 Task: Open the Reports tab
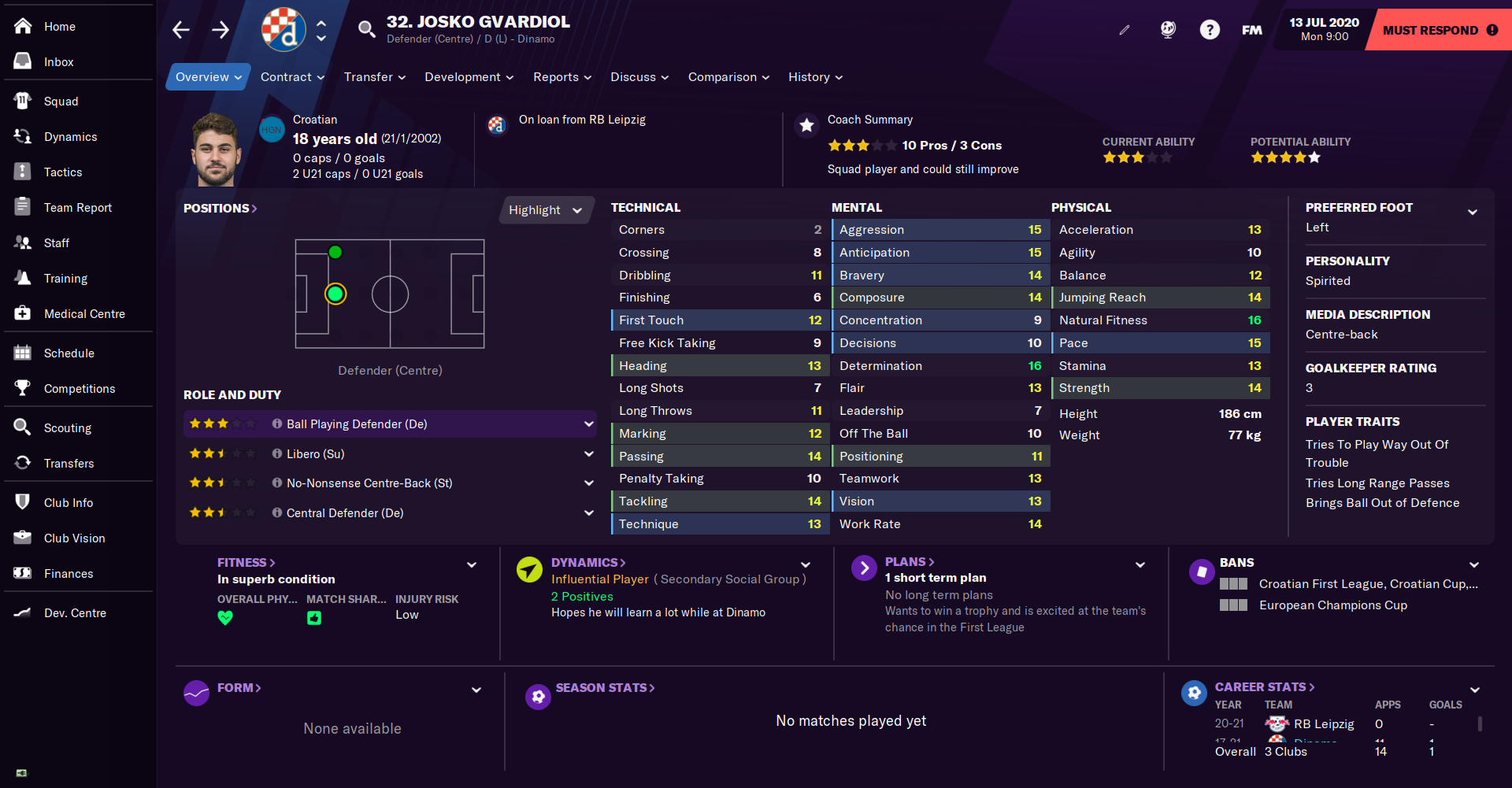(561, 77)
